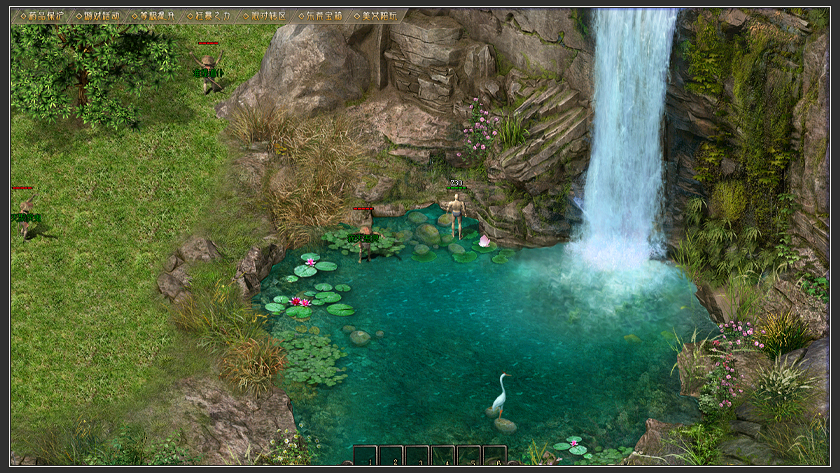
Task: Select hotbar slot numbered 1
Action: pos(365,456)
